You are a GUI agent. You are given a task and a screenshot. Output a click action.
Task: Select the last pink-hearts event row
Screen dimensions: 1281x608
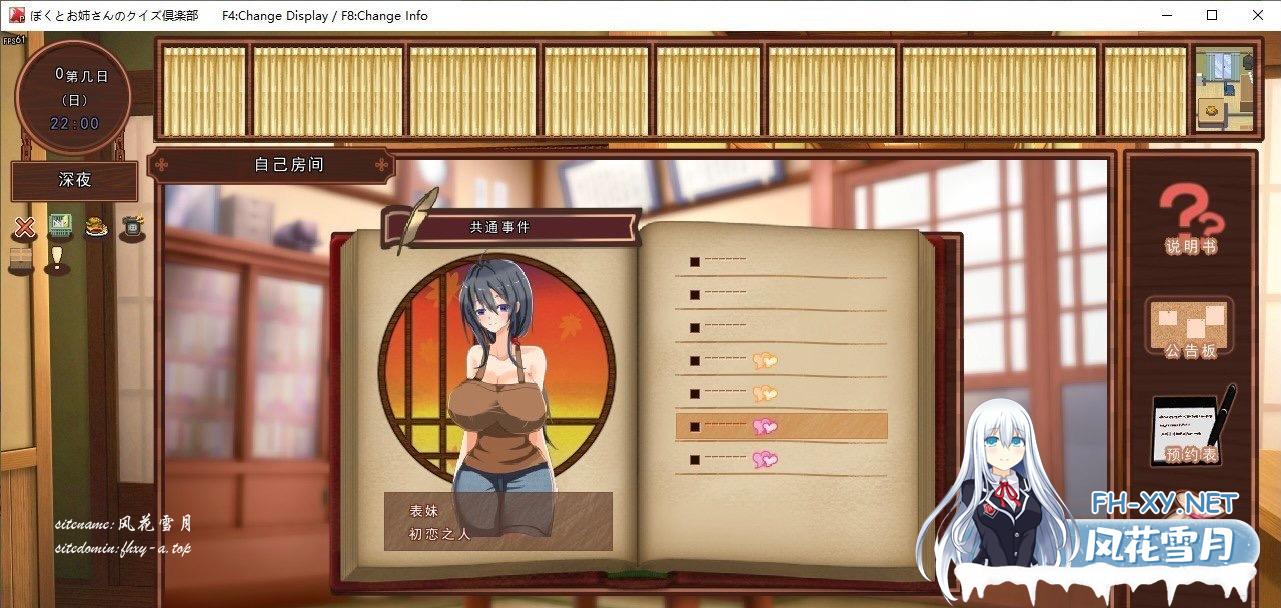(781, 460)
